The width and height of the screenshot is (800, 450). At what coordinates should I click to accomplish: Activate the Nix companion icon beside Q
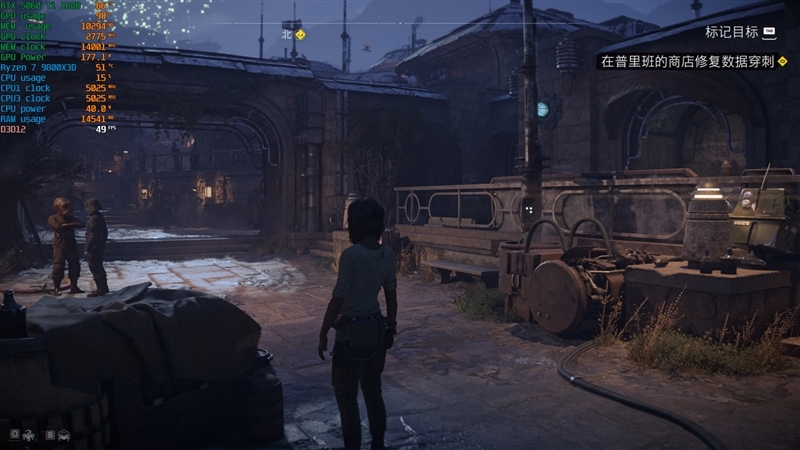click(30, 435)
